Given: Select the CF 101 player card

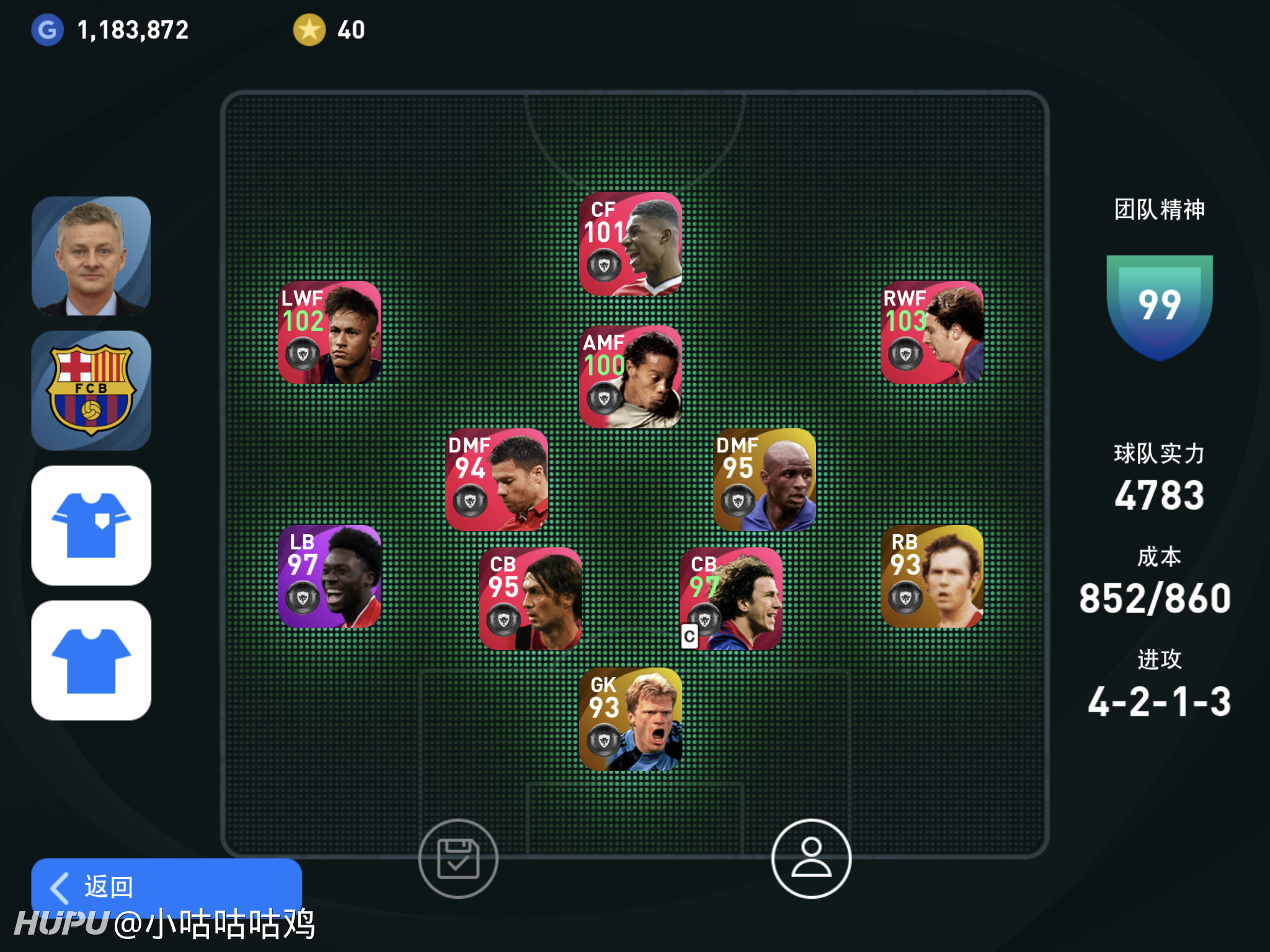Looking at the screenshot, I should 631,244.
